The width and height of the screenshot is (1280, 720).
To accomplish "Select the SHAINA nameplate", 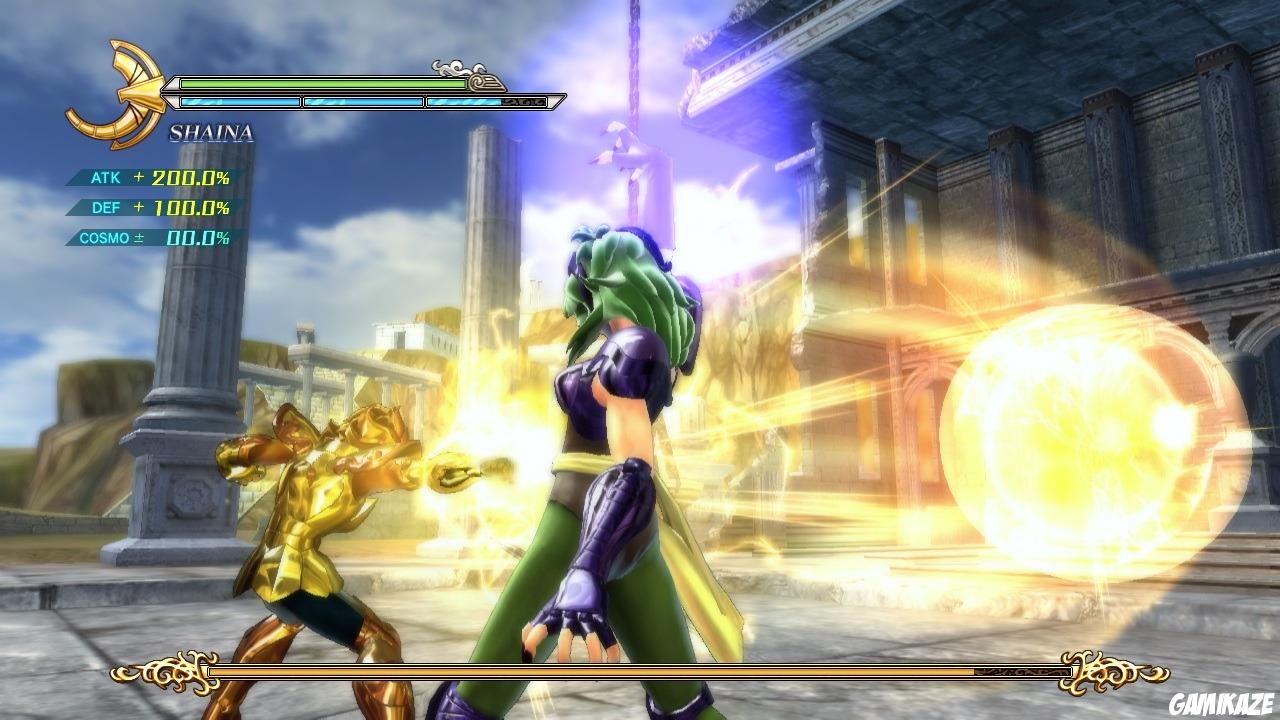I will (210, 130).
